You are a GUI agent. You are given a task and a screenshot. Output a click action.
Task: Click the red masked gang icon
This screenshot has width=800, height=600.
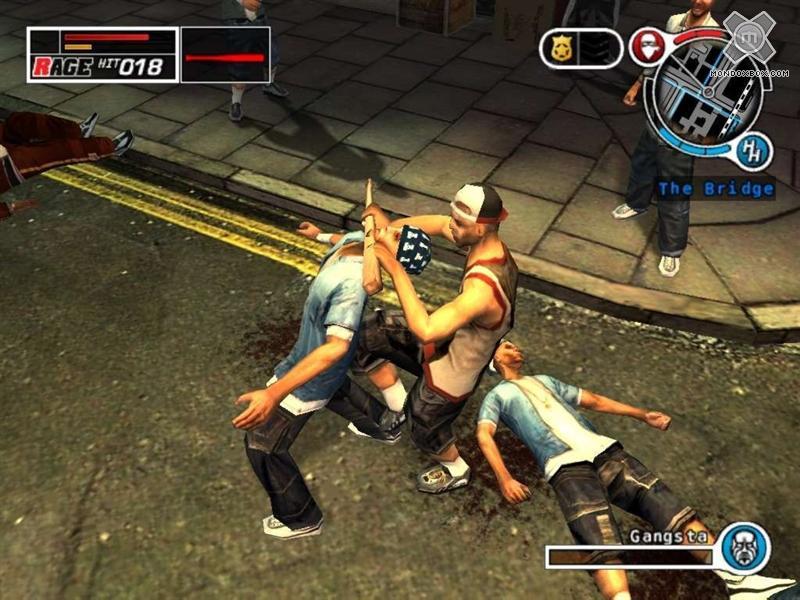[648, 47]
